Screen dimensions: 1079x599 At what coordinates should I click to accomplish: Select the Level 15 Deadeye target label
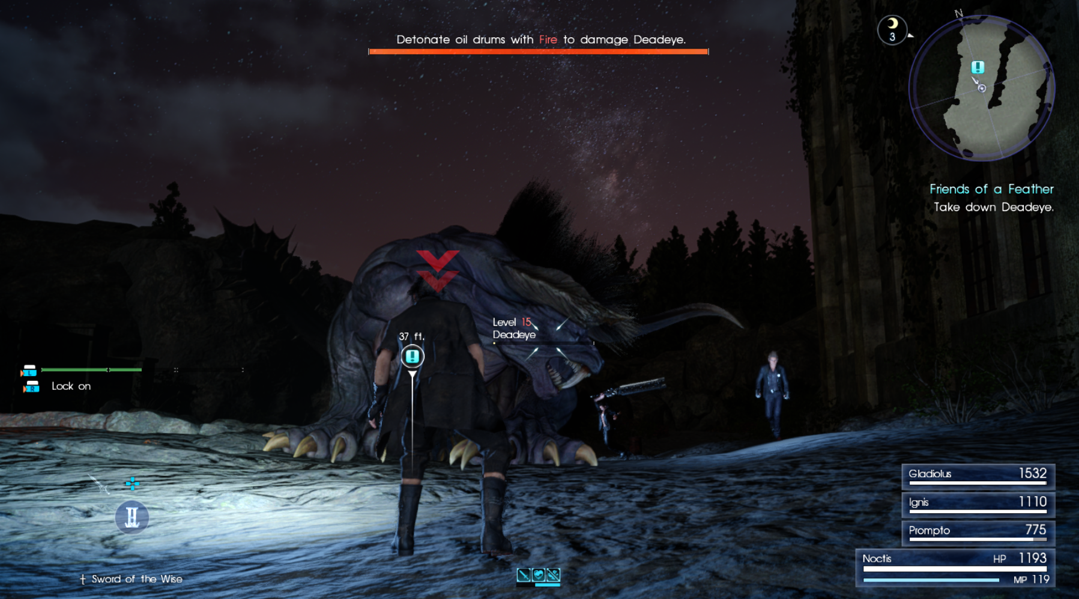[x=514, y=329]
